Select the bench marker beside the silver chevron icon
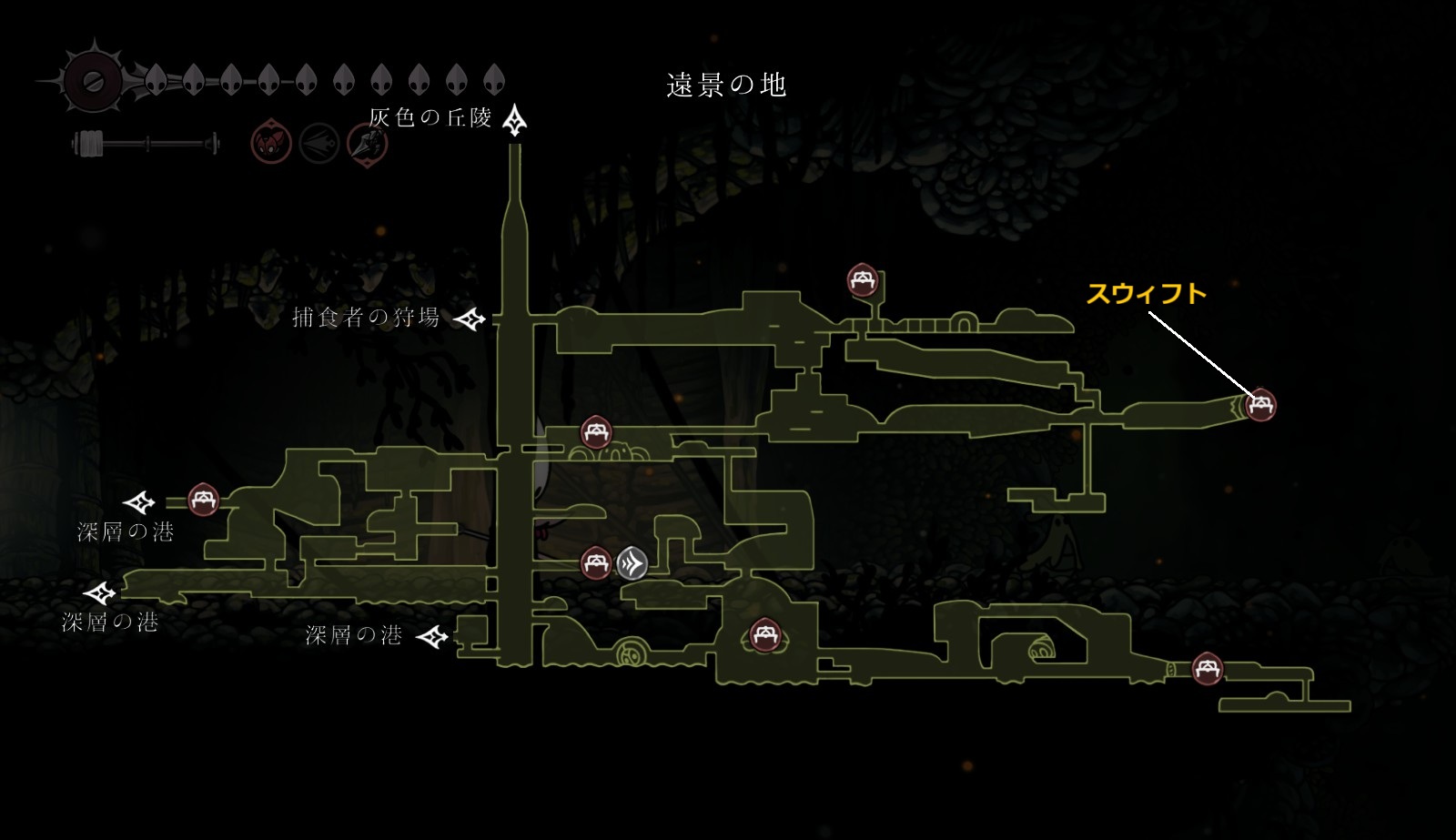This screenshot has height=840, width=1456. 596,563
